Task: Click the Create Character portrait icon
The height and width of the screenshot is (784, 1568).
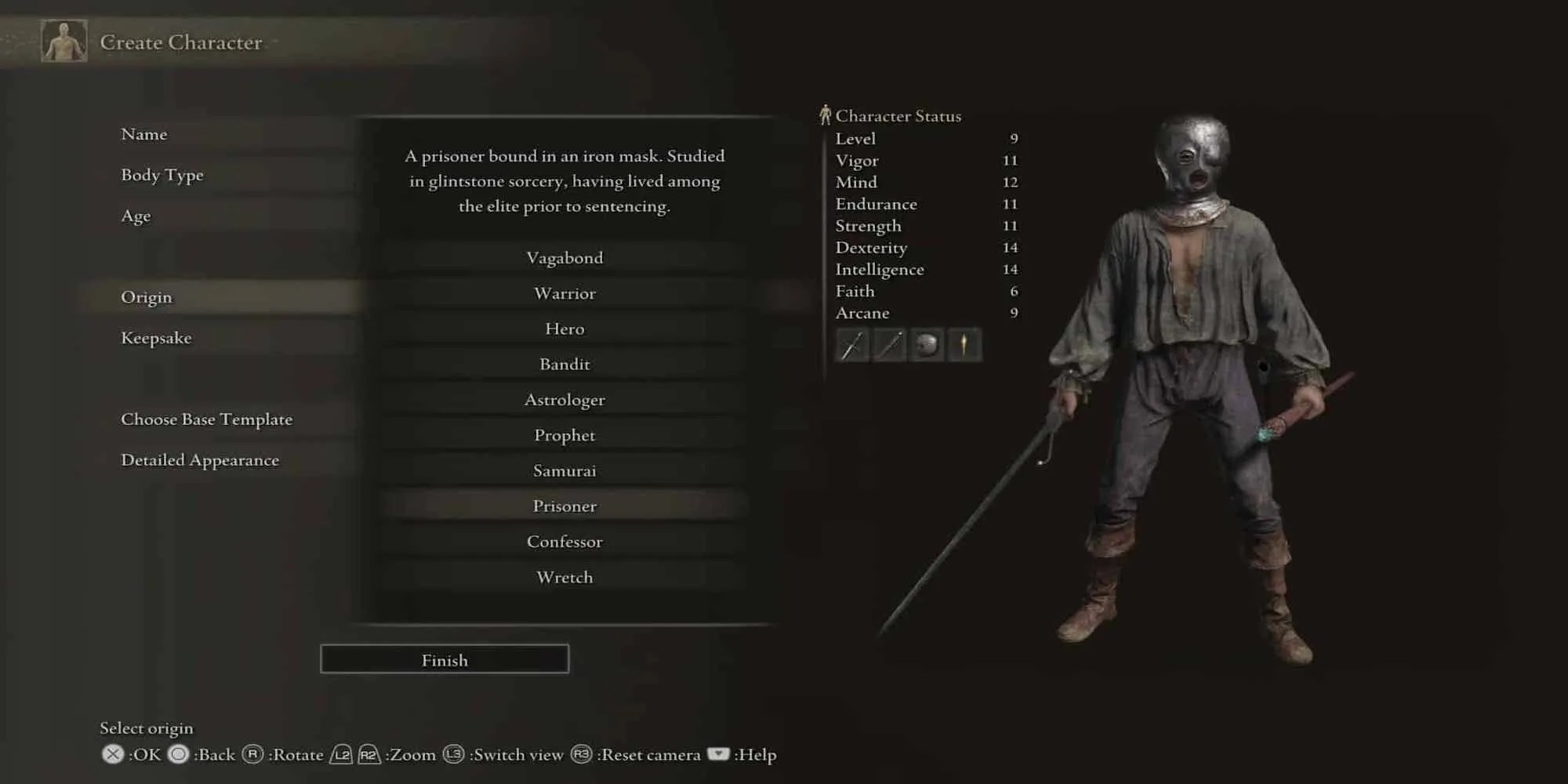Action: (63, 39)
